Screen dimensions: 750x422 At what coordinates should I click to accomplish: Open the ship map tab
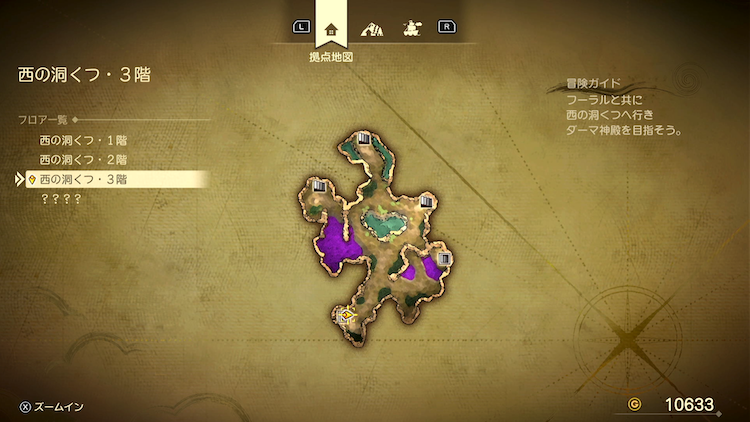(x=410, y=28)
